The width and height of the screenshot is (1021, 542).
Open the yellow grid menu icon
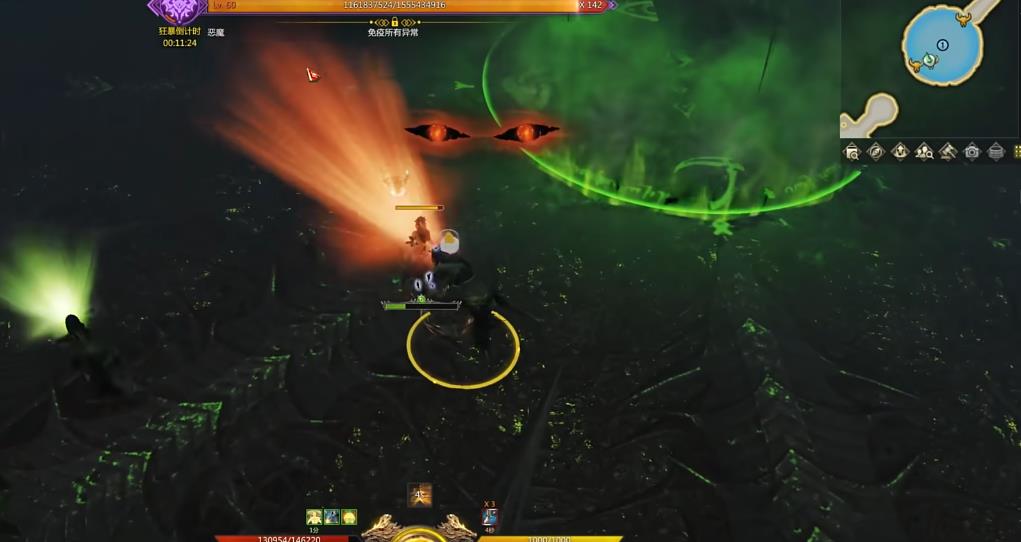pyautogui.click(x=1017, y=152)
